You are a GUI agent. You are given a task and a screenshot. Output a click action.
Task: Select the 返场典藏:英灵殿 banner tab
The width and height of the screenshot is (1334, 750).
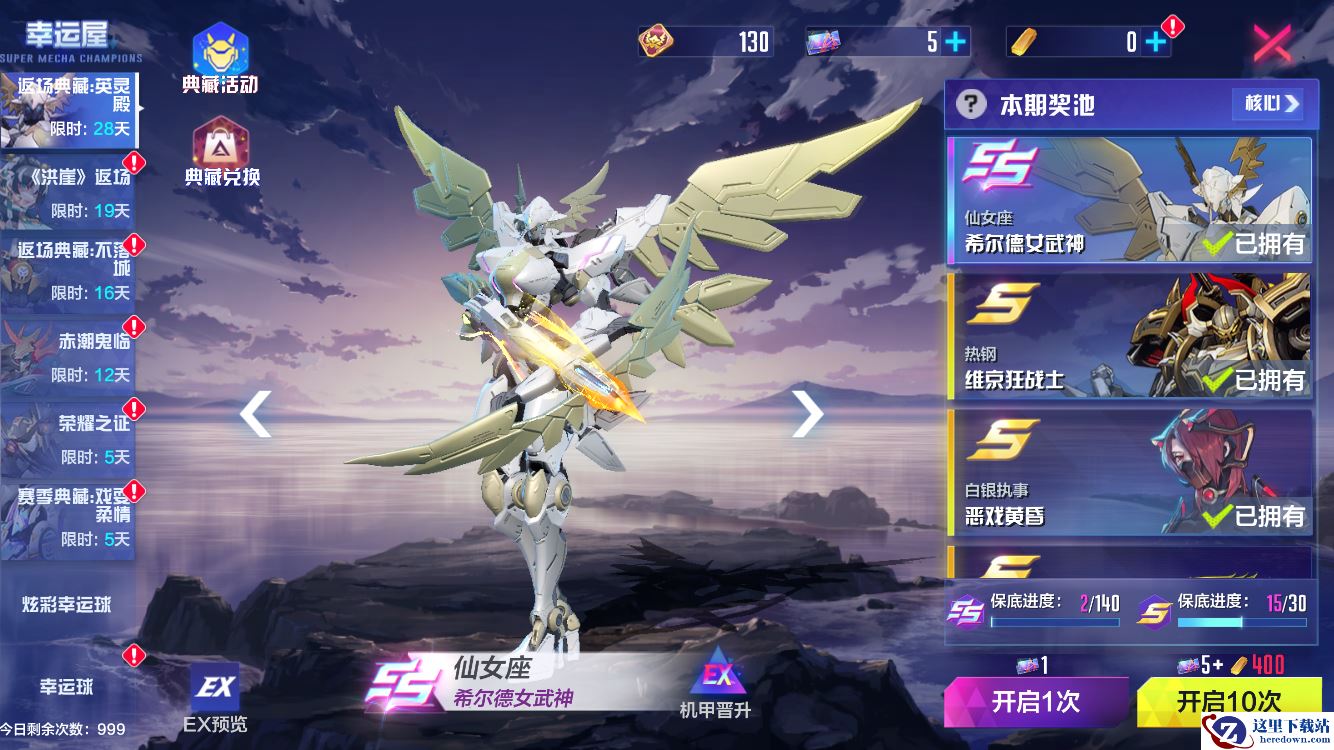(68, 109)
